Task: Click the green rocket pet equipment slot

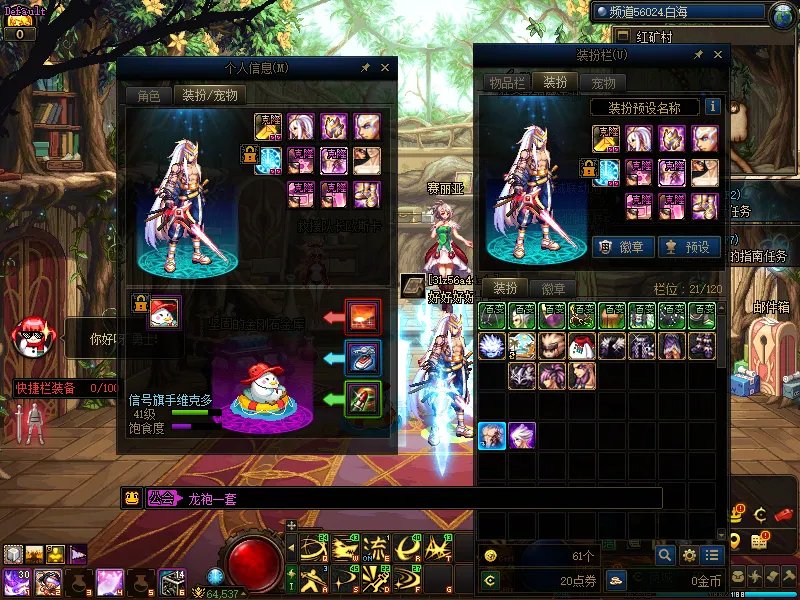Action: pos(361,398)
